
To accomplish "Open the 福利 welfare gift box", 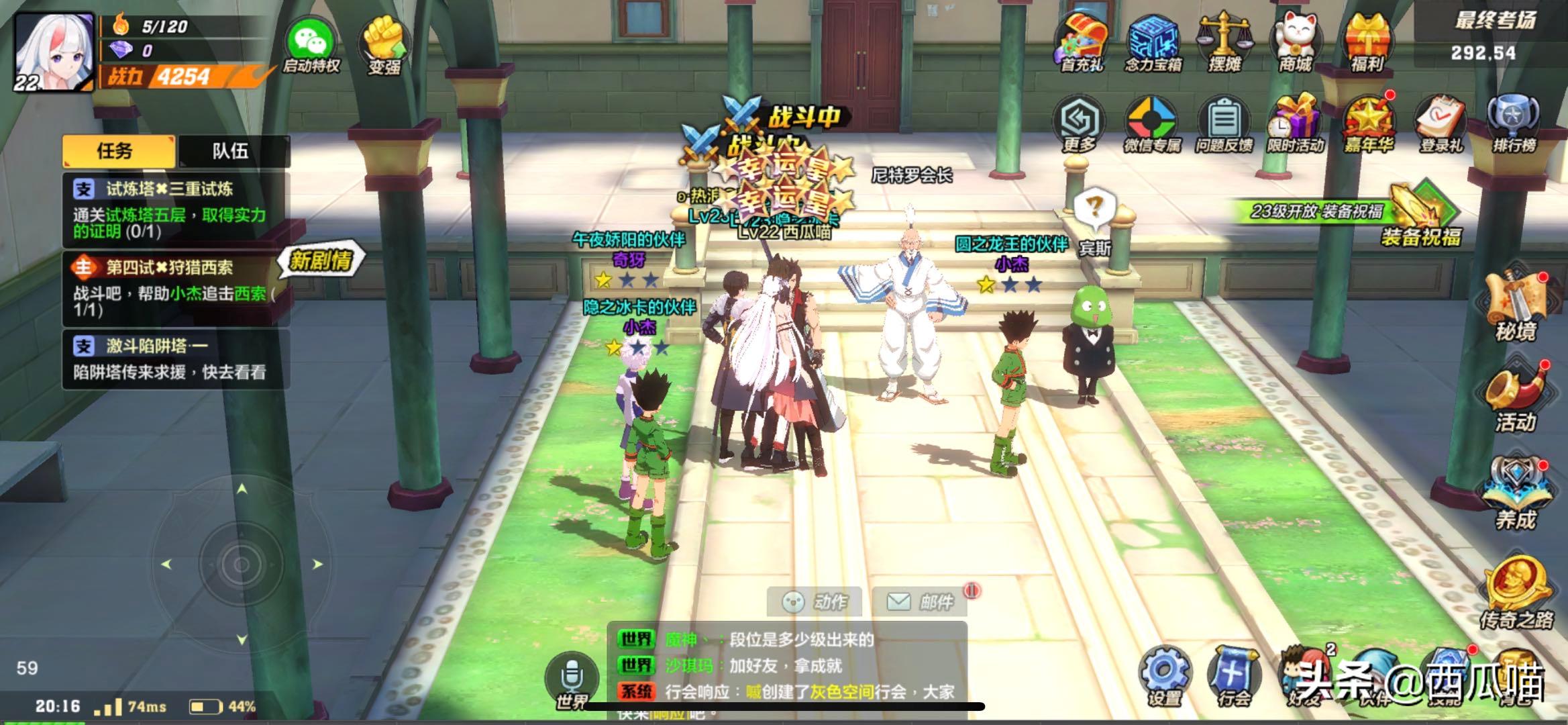I will tap(1367, 42).
